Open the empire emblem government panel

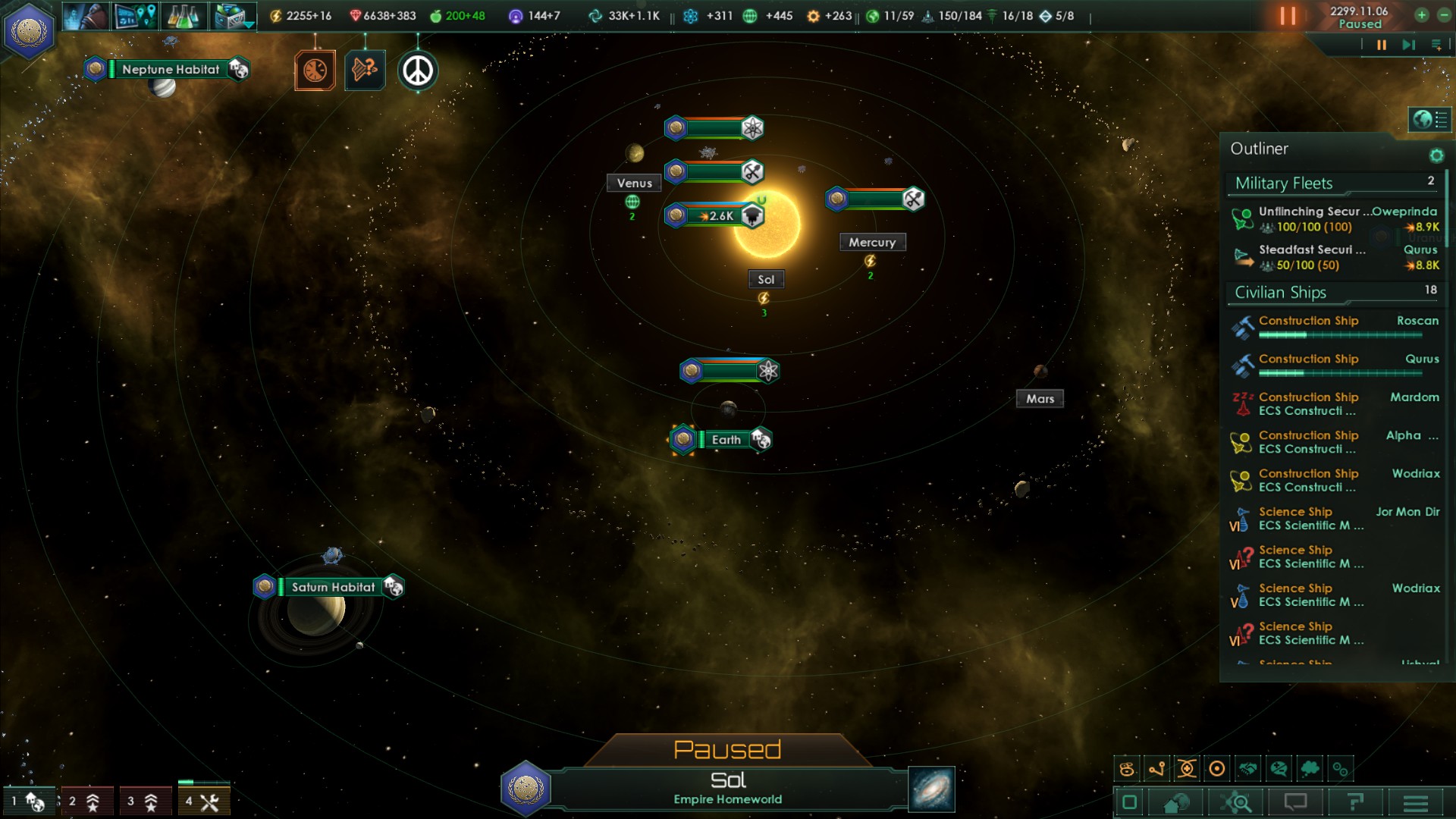point(29,31)
